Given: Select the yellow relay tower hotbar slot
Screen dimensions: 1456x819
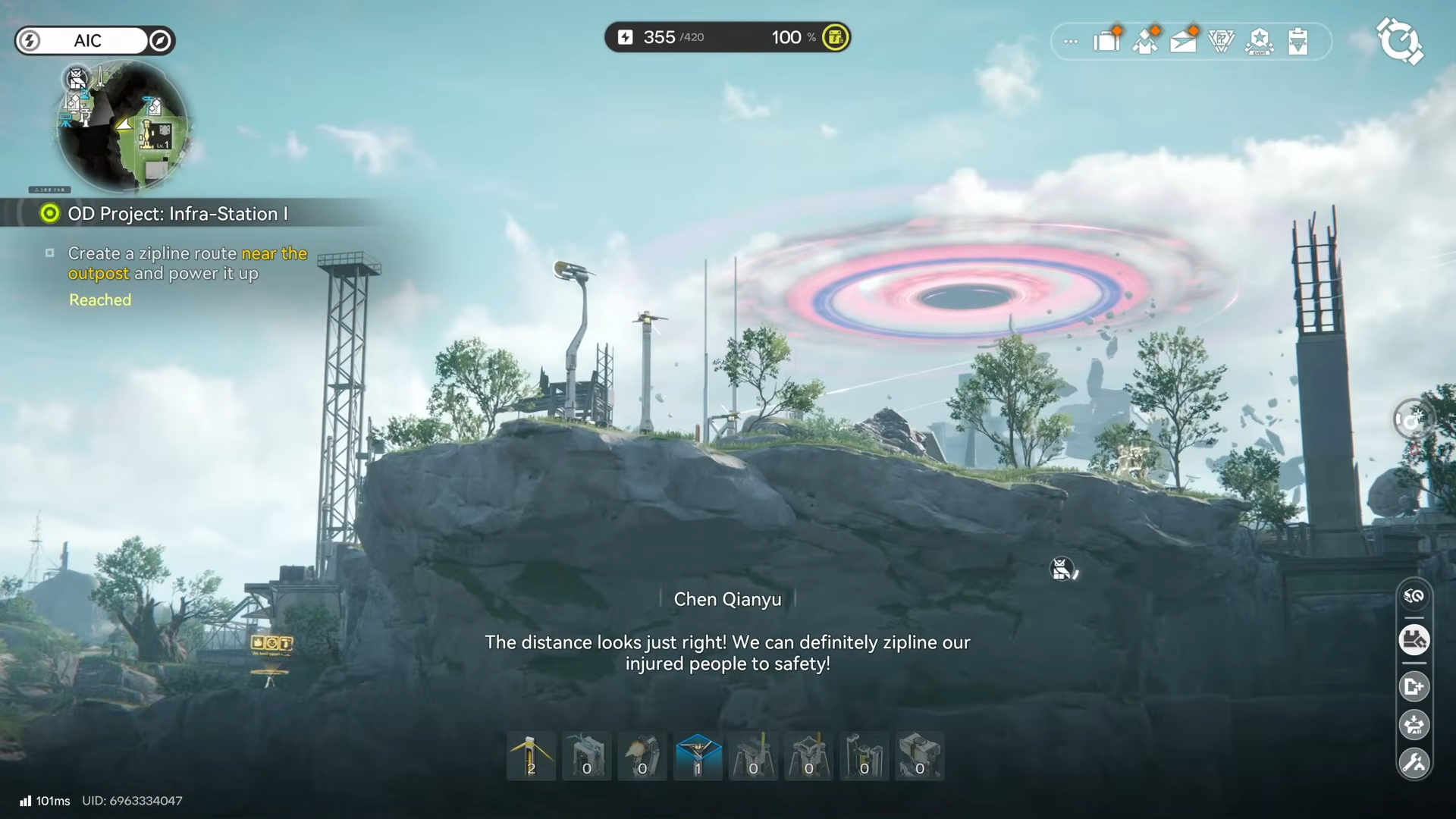Looking at the screenshot, I should (x=531, y=756).
